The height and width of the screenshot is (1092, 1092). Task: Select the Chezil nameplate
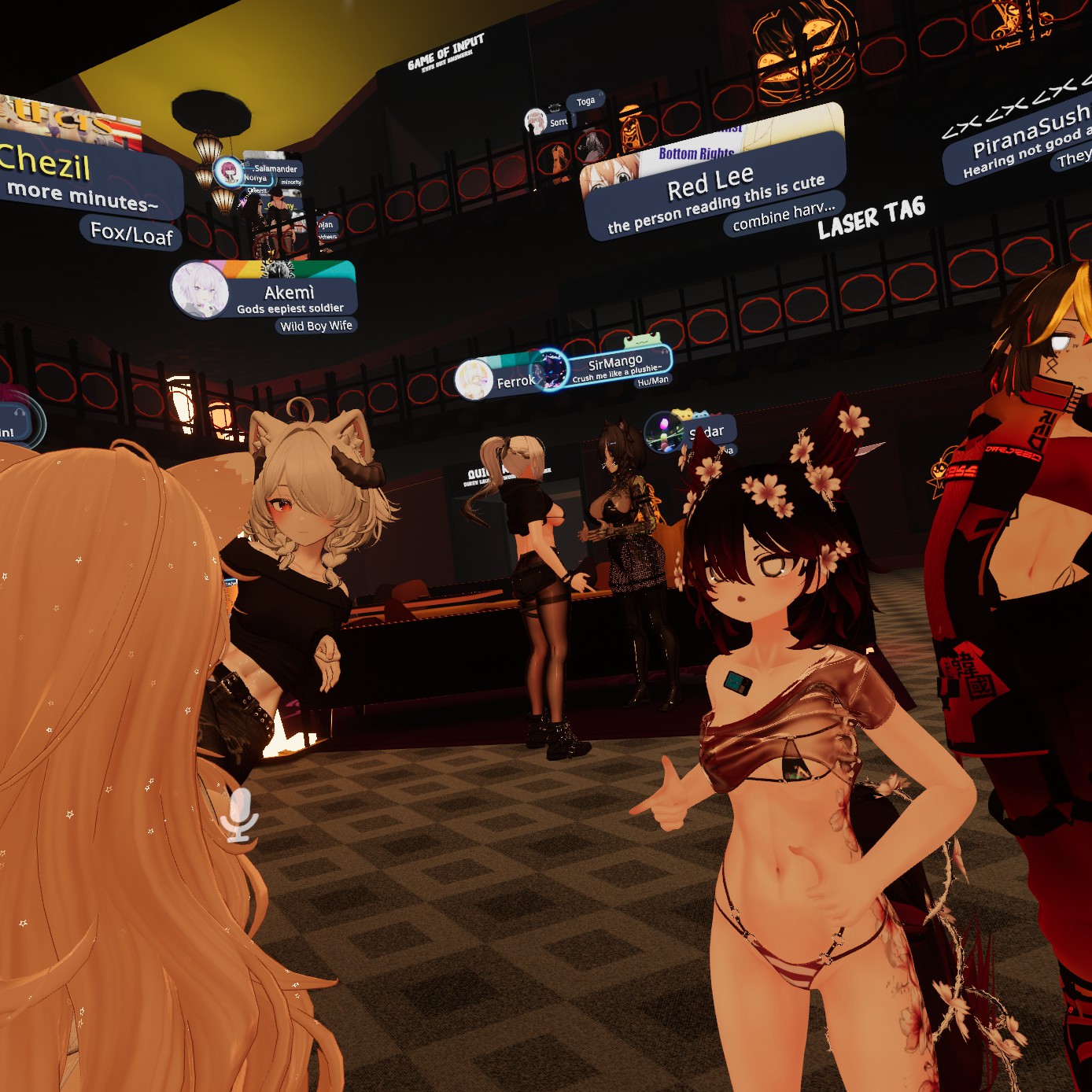(47, 163)
